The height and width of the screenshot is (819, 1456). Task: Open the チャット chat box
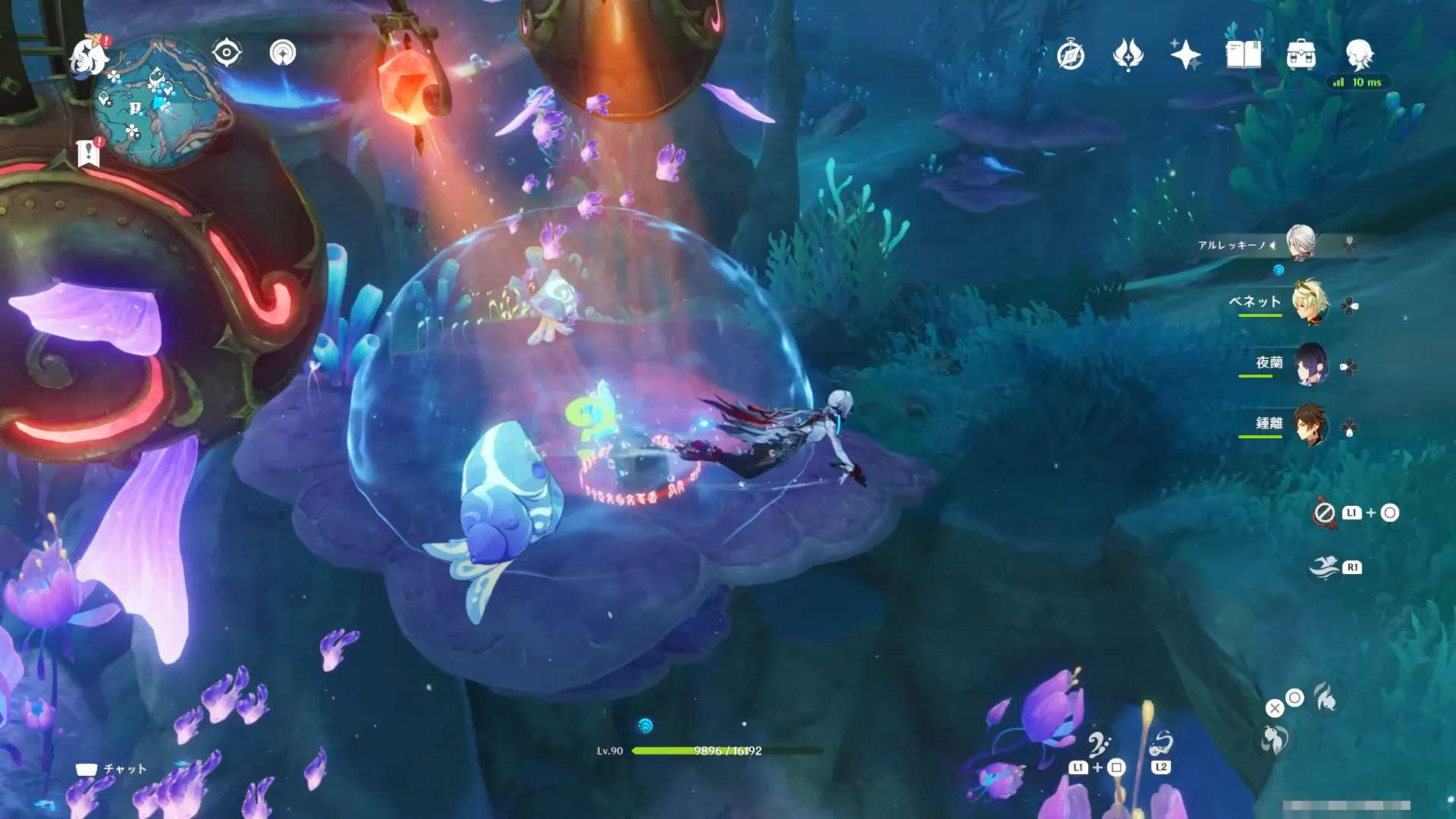pyautogui.click(x=111, y=769)
